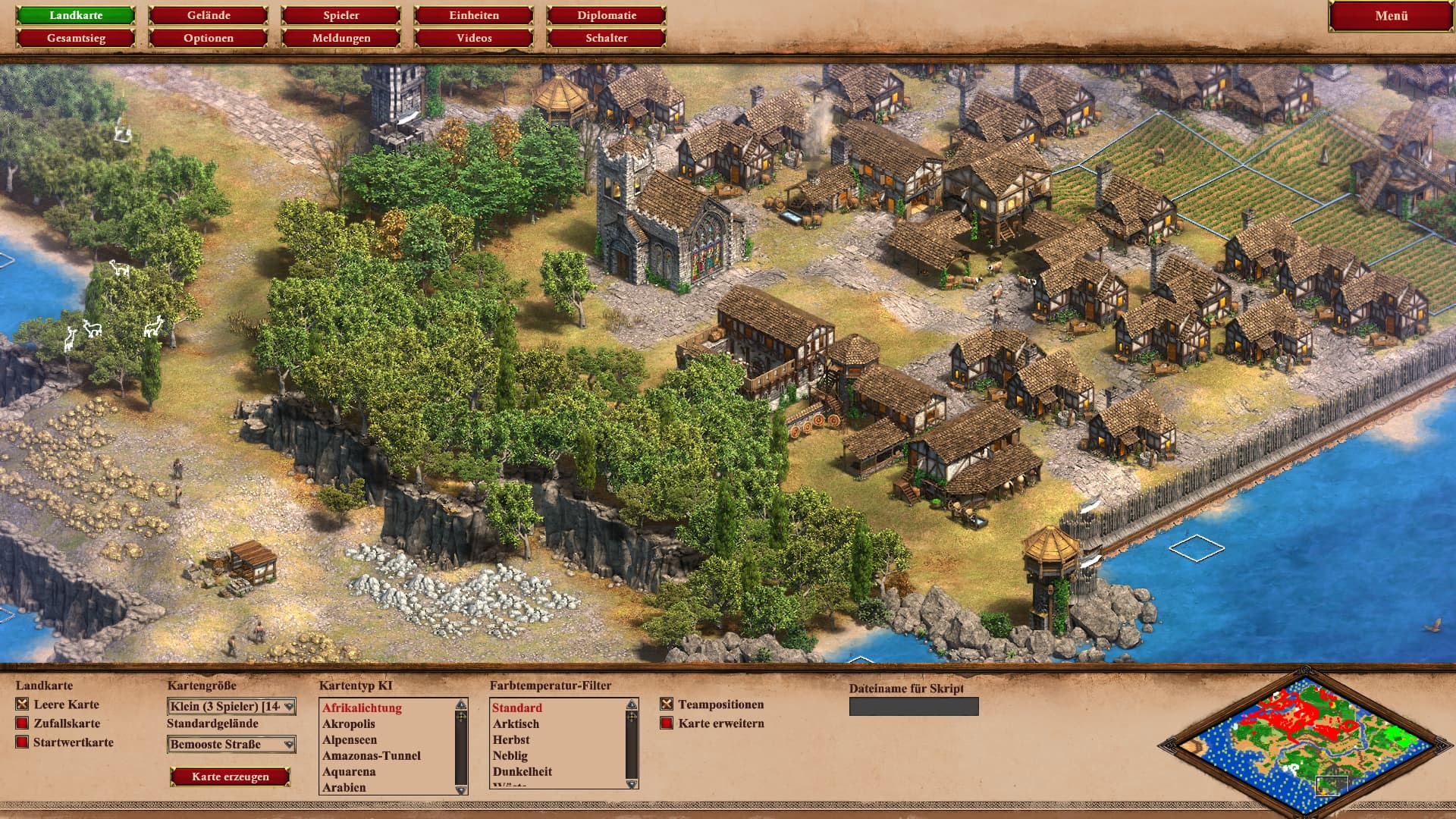Select Akropolis in the Kartentyp KI list
This screenshot has width=1456, height=819.
(349, 724)
